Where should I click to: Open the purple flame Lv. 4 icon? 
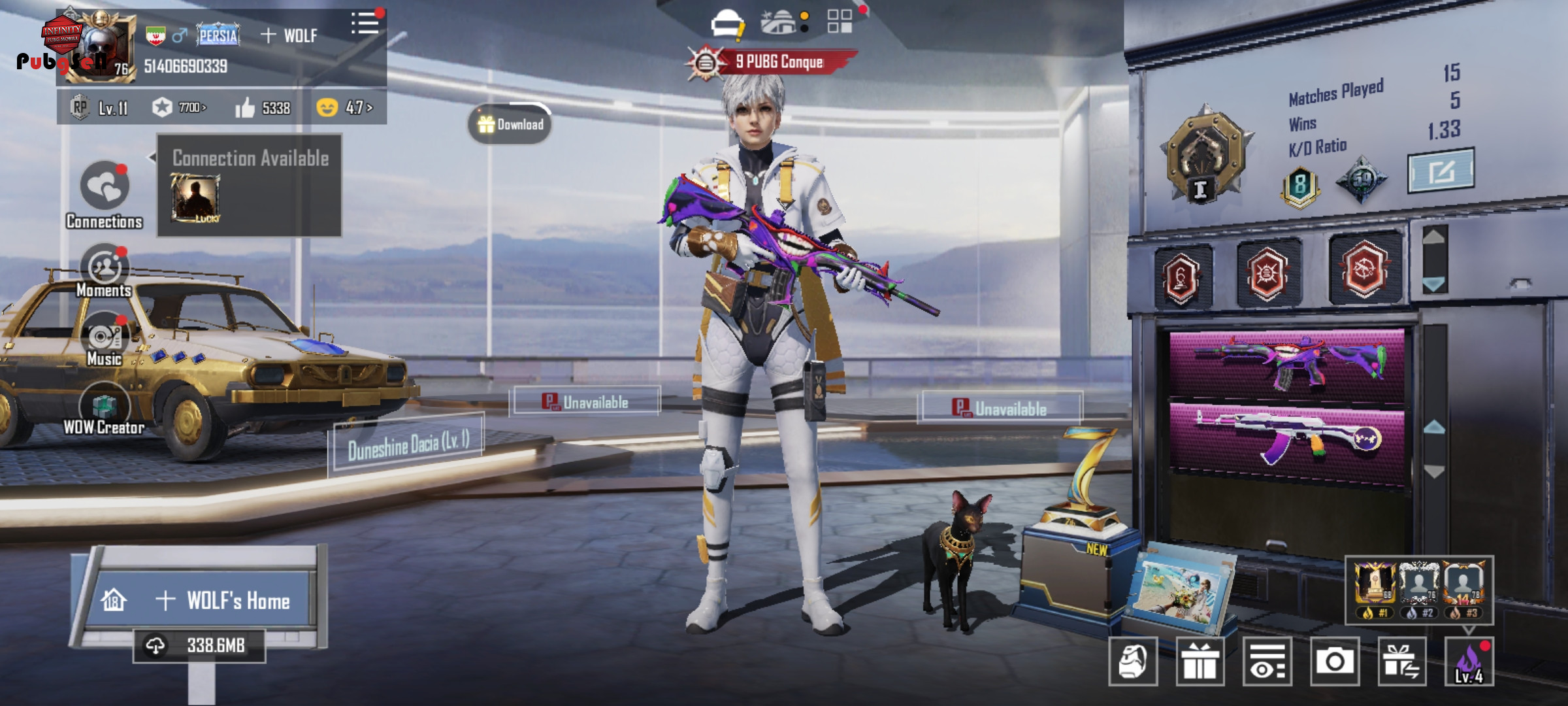click(1469, 662)
